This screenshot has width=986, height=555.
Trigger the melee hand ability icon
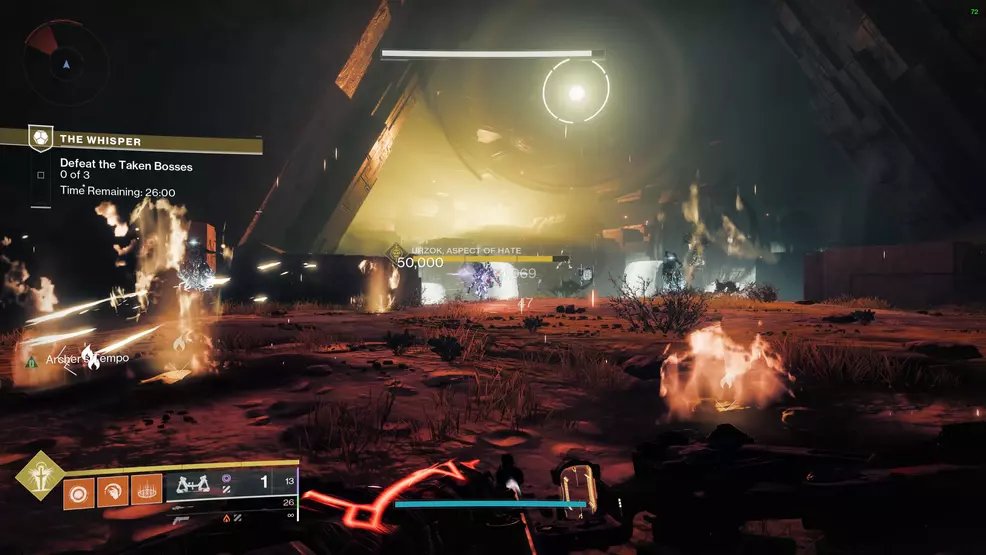[x=112, y=491]
